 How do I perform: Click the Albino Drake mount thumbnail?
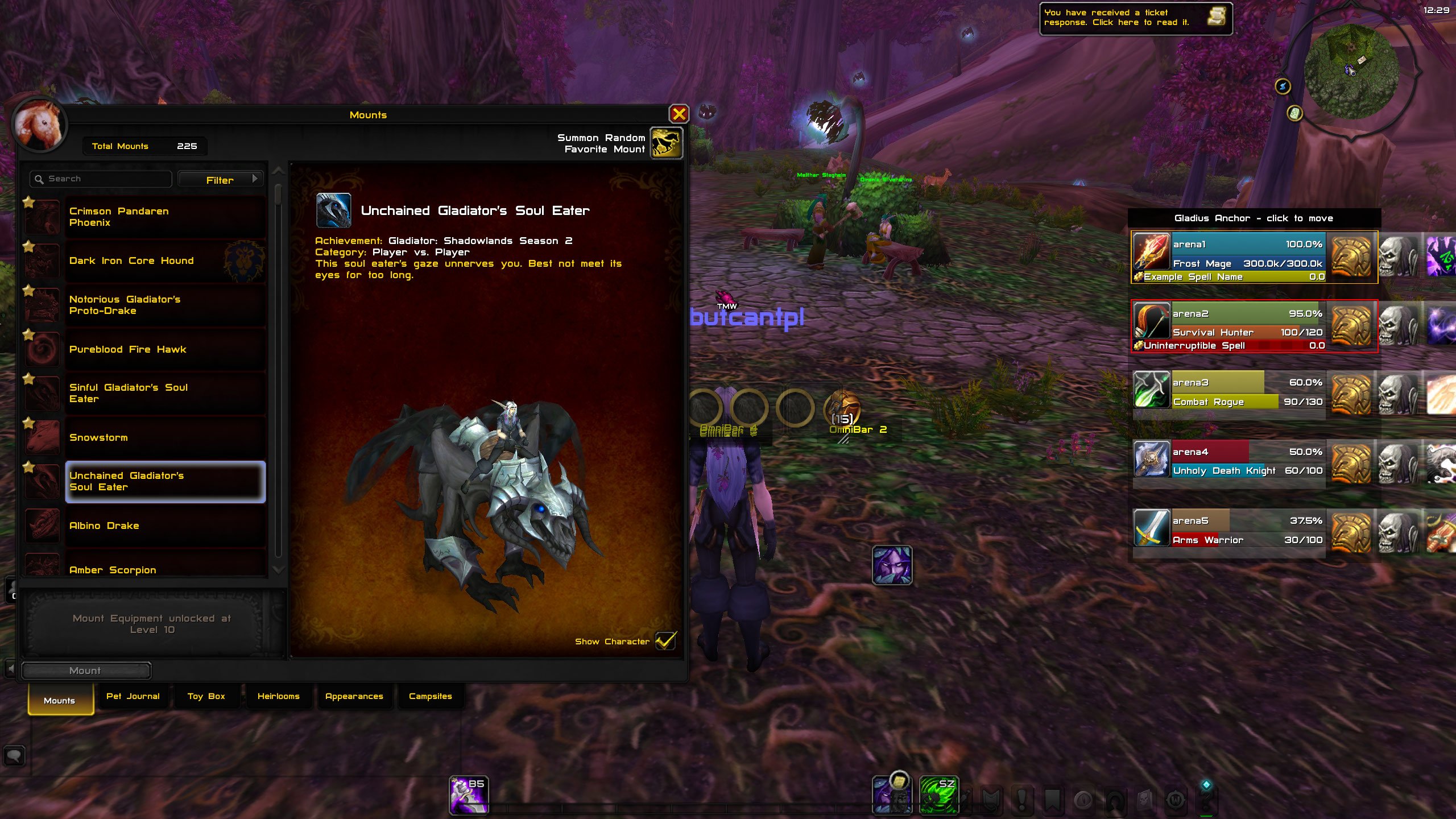click(43, 525)
